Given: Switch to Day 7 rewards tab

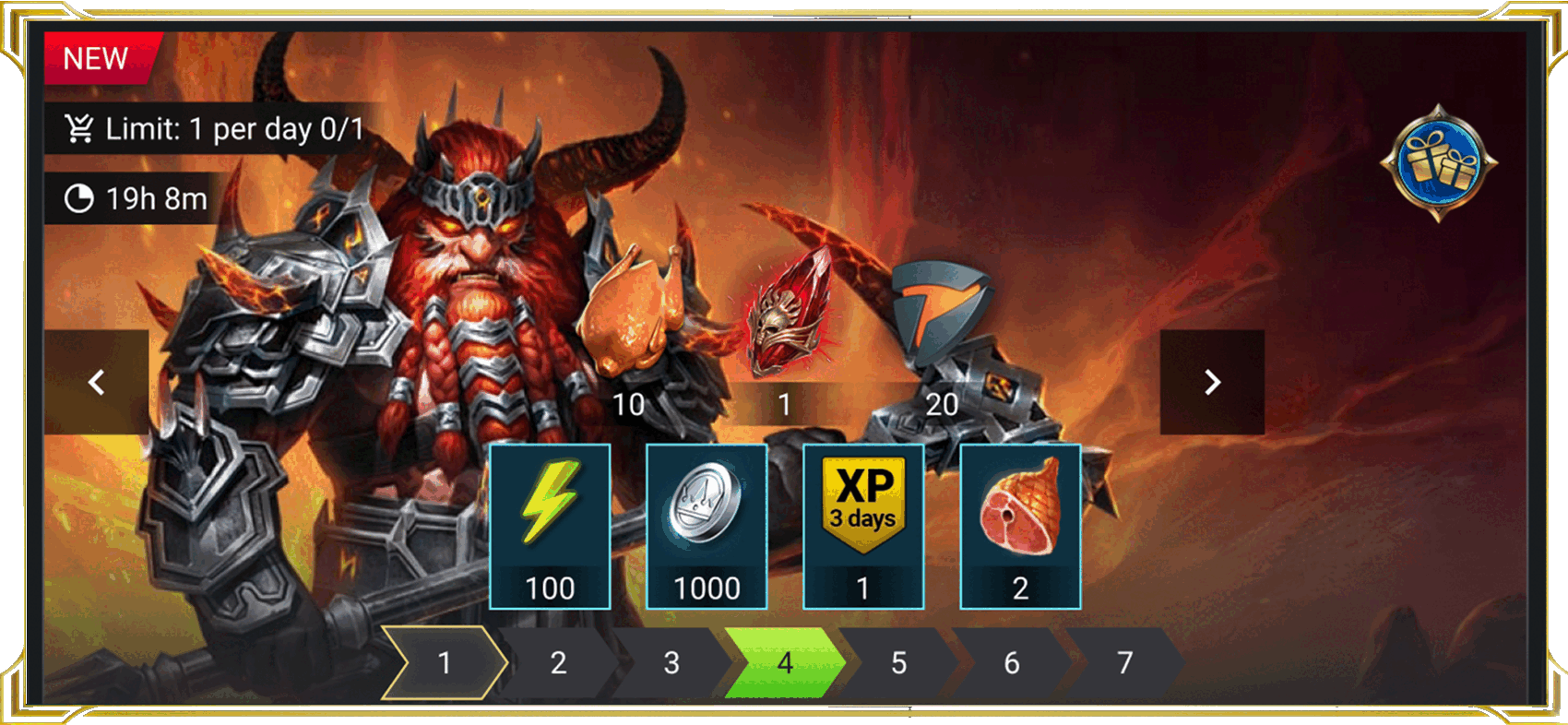Looking at the screenshot, I should pos(1123,661).
